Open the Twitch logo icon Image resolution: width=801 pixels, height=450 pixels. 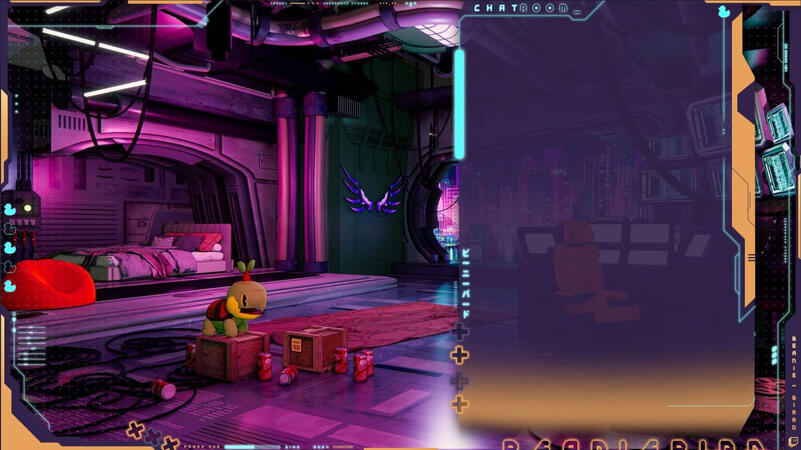(x=794, y=440)
